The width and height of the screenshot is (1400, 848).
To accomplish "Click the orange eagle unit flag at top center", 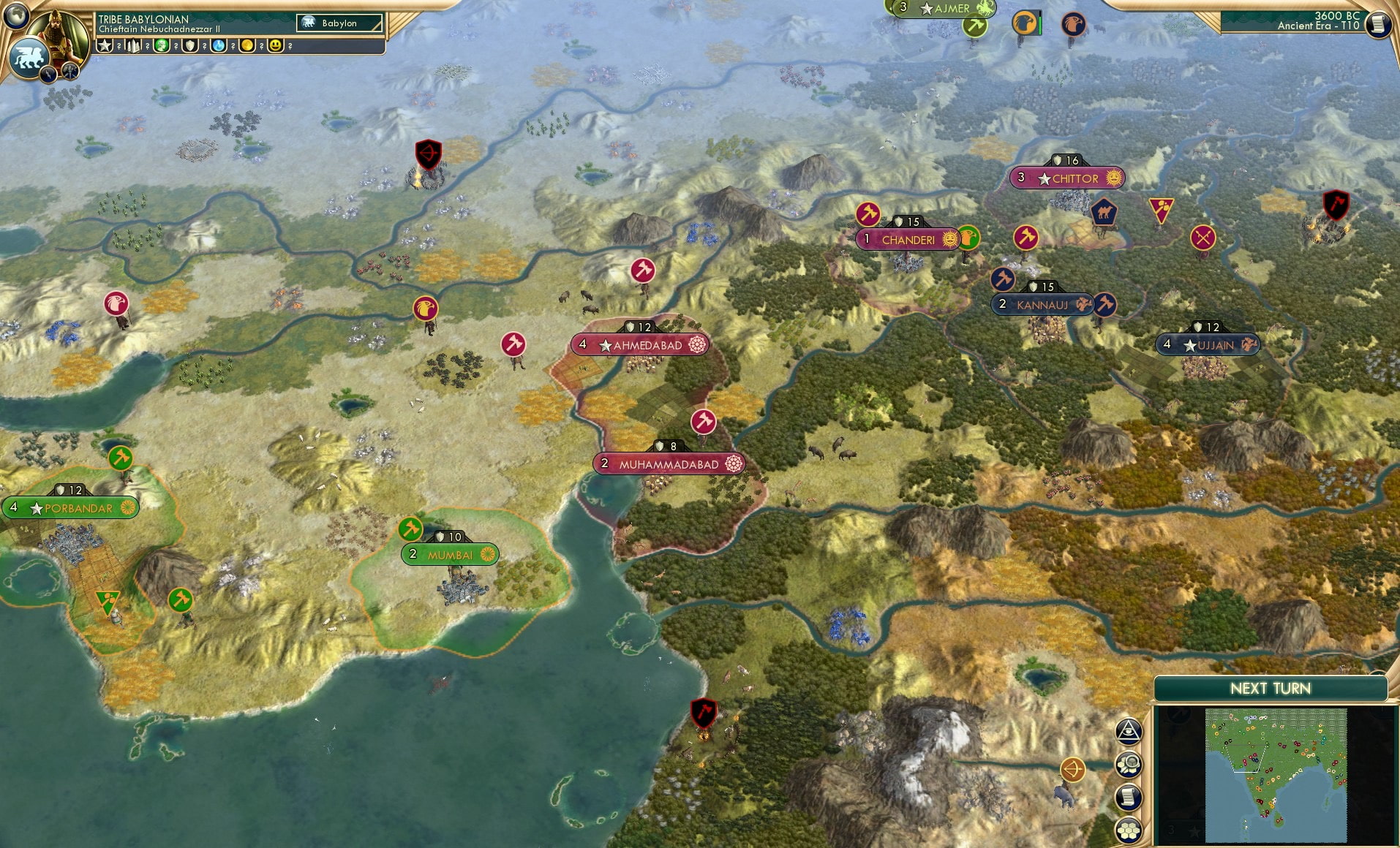I will pyautogui.click(x=1024, y=23).
